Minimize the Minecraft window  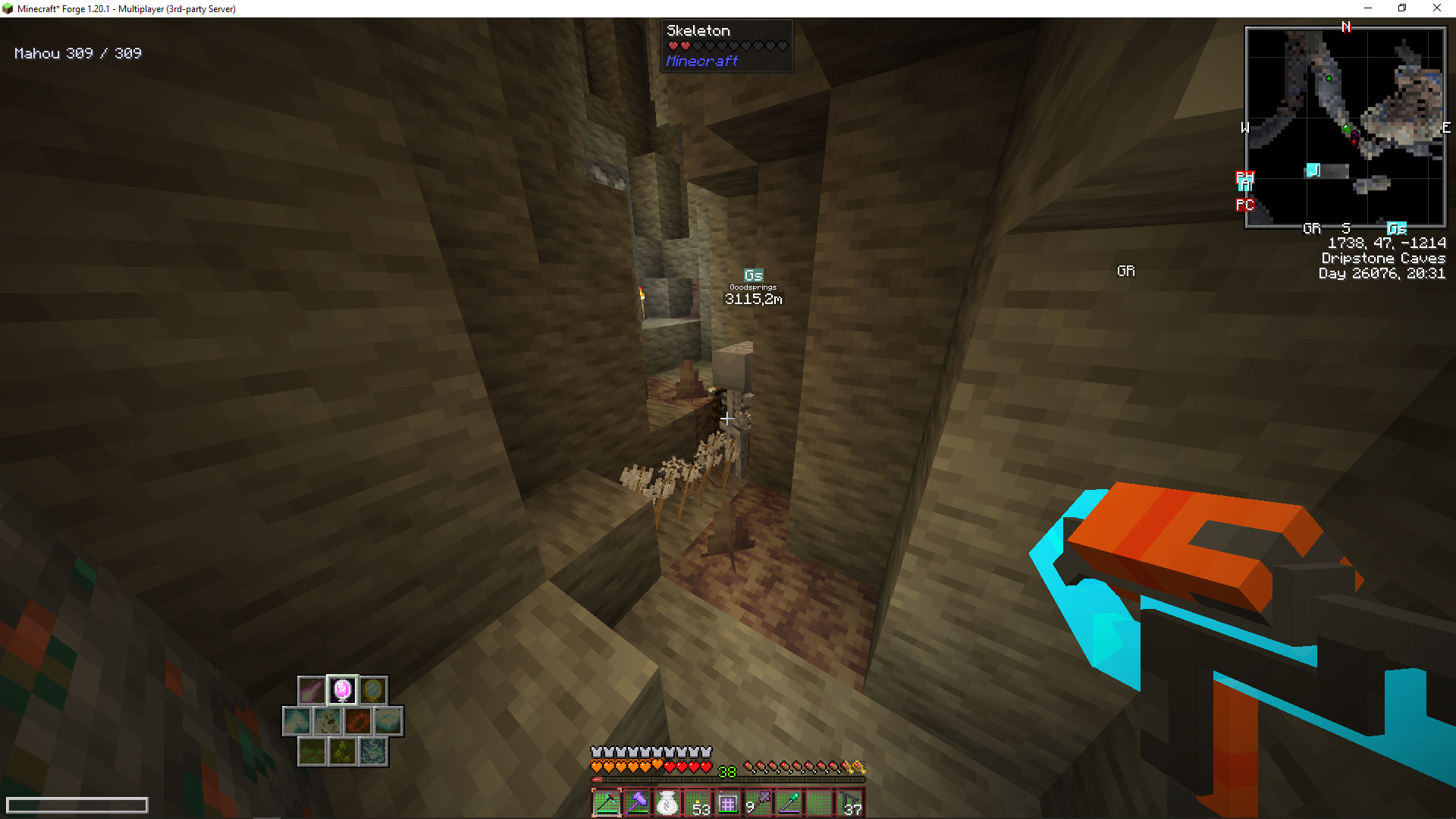click(1368, 8)
